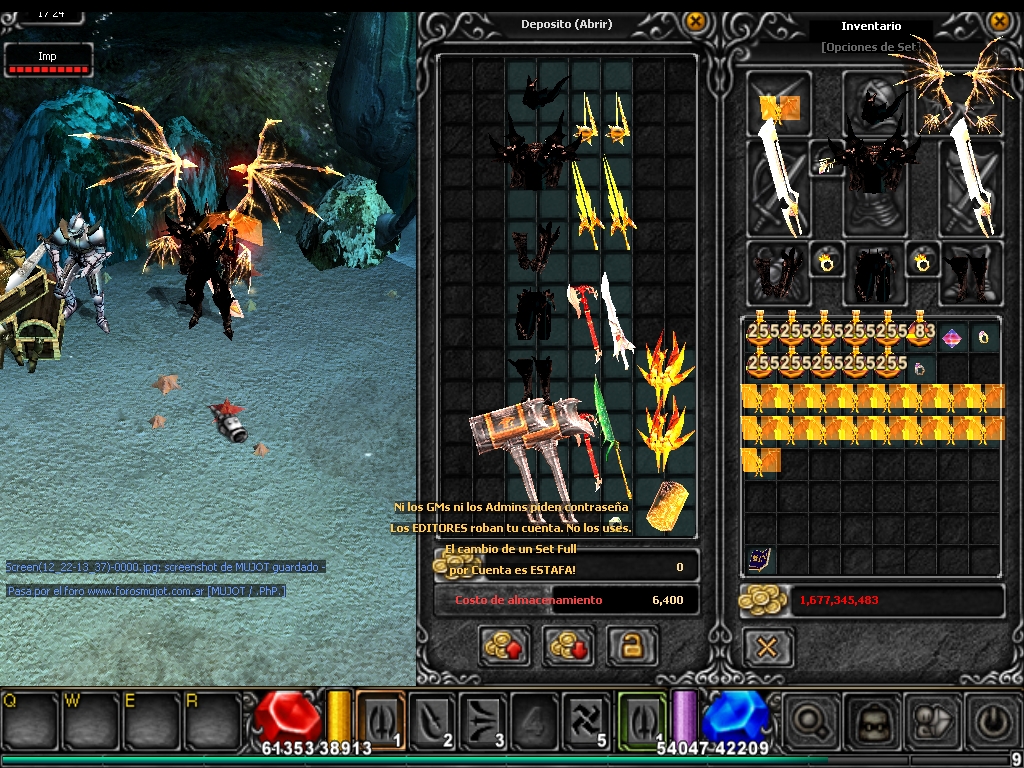Select the dark blue book item in inventory
The height and width of the screenshot is (768, 1024).
coord(758,559)
